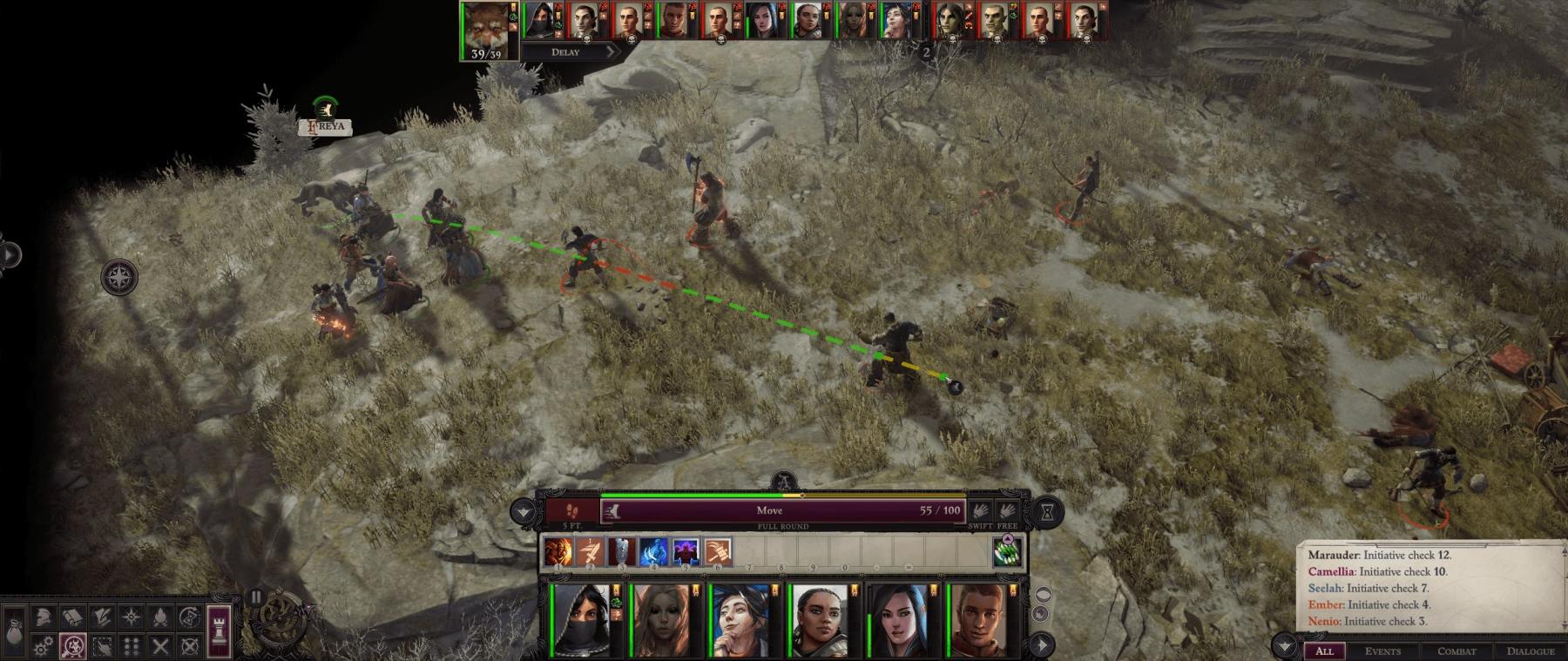Use the hammer ability in hotbar slot 6

718,551
